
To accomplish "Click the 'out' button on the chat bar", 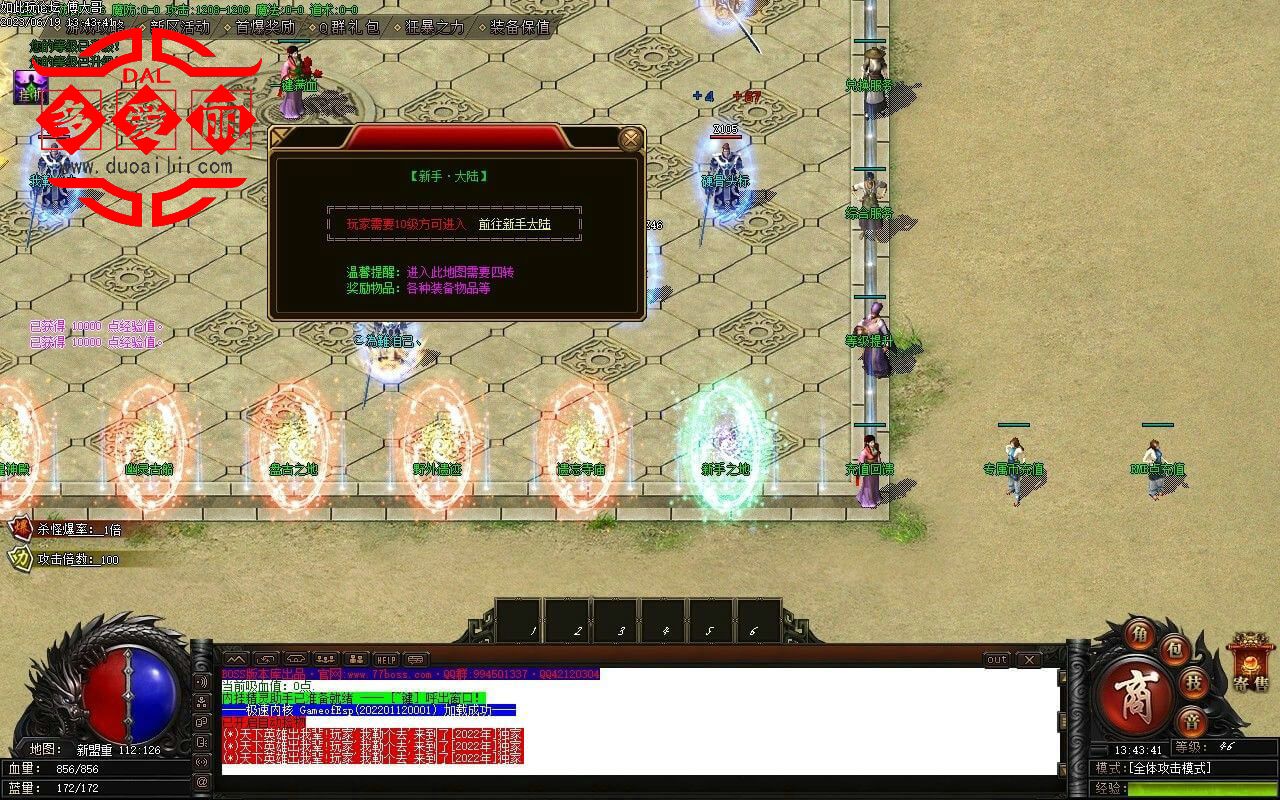I will (997, 660).
